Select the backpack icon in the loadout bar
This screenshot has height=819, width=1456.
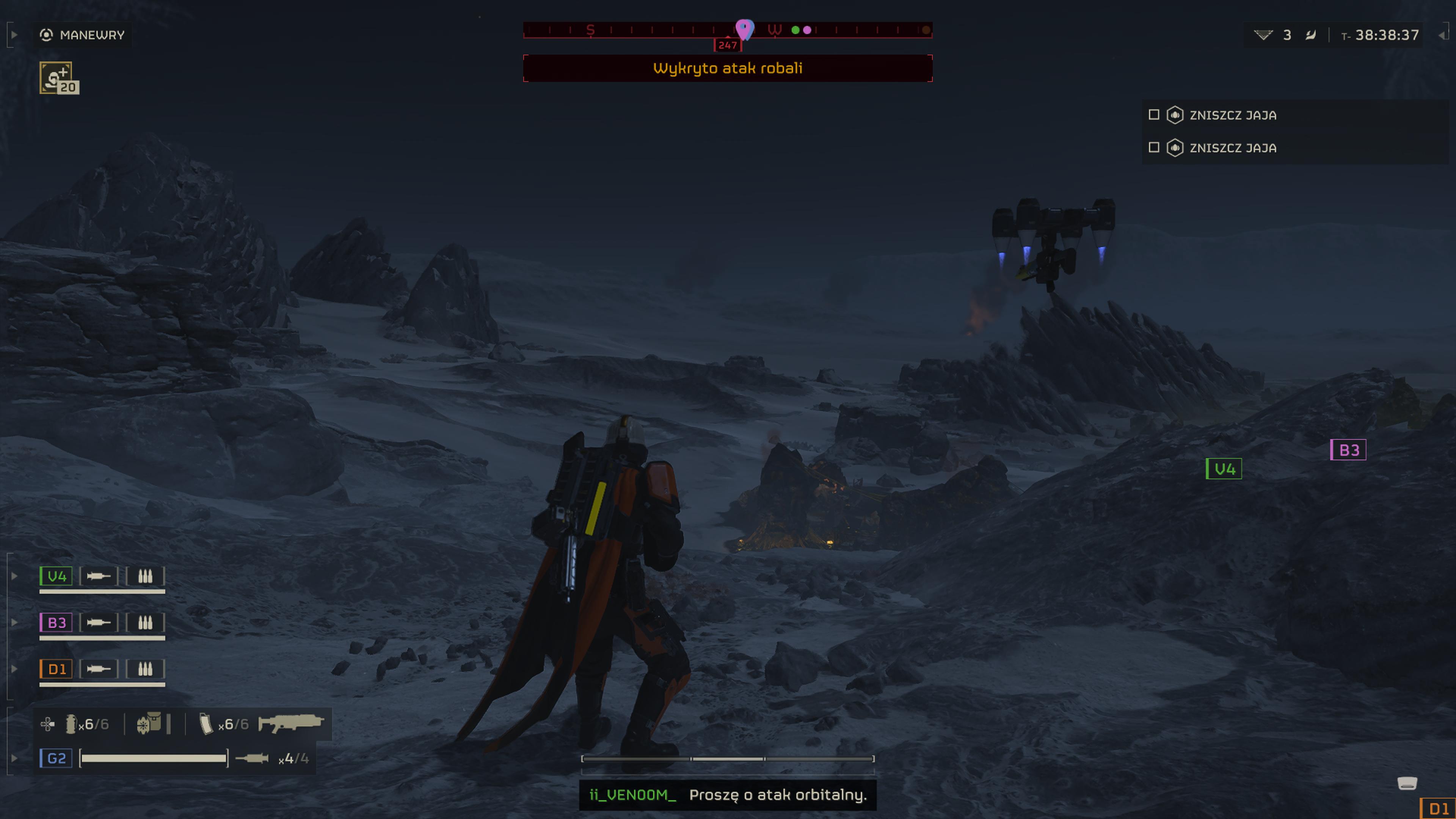(149, 723)
